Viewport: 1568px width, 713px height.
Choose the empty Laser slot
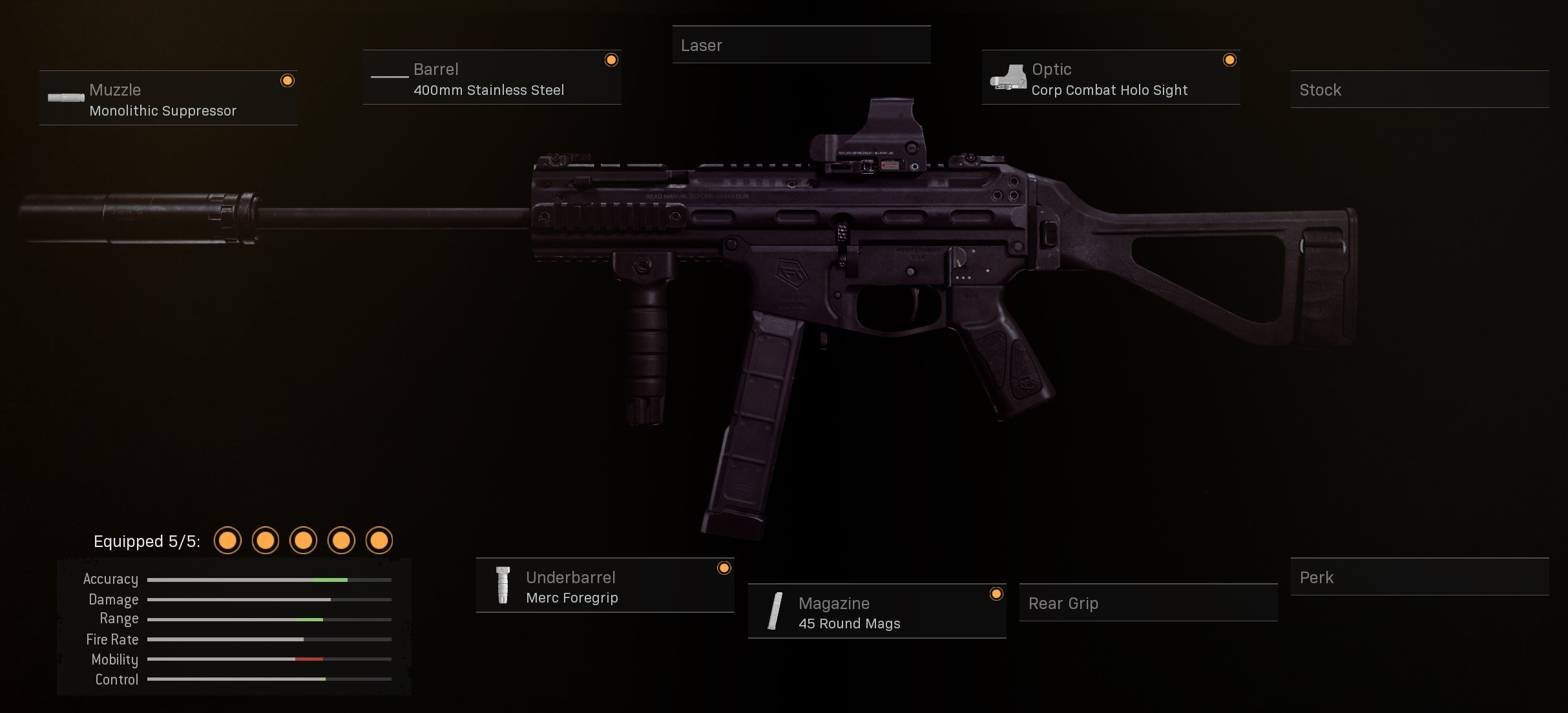click(x=801, y=45)
